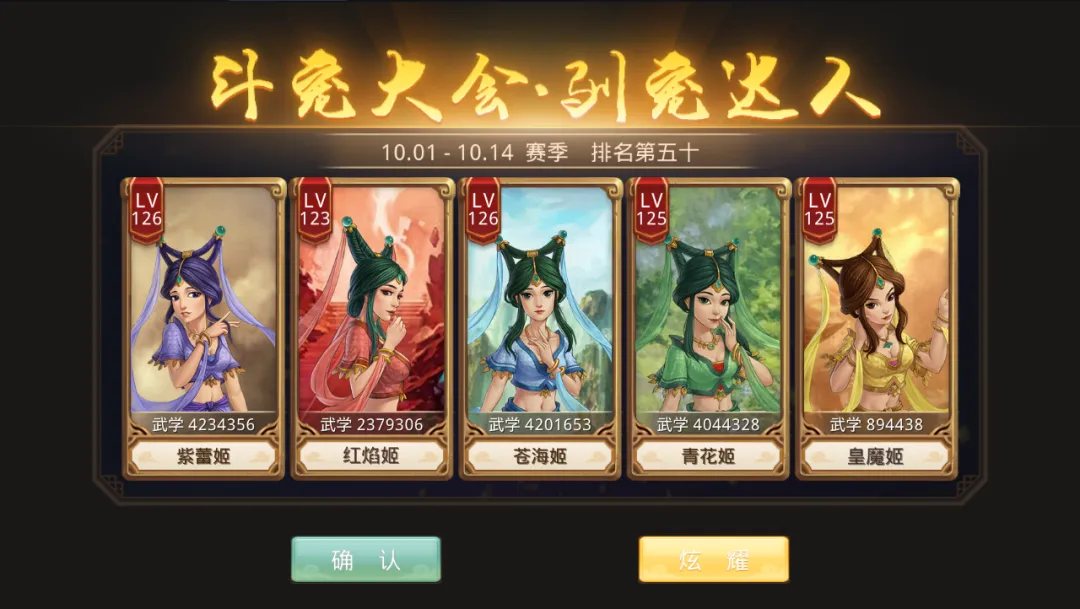Tap the yellow 炫耀 show-off button
The width and height of the screenshot is (1080, 609).
[713, 560]
